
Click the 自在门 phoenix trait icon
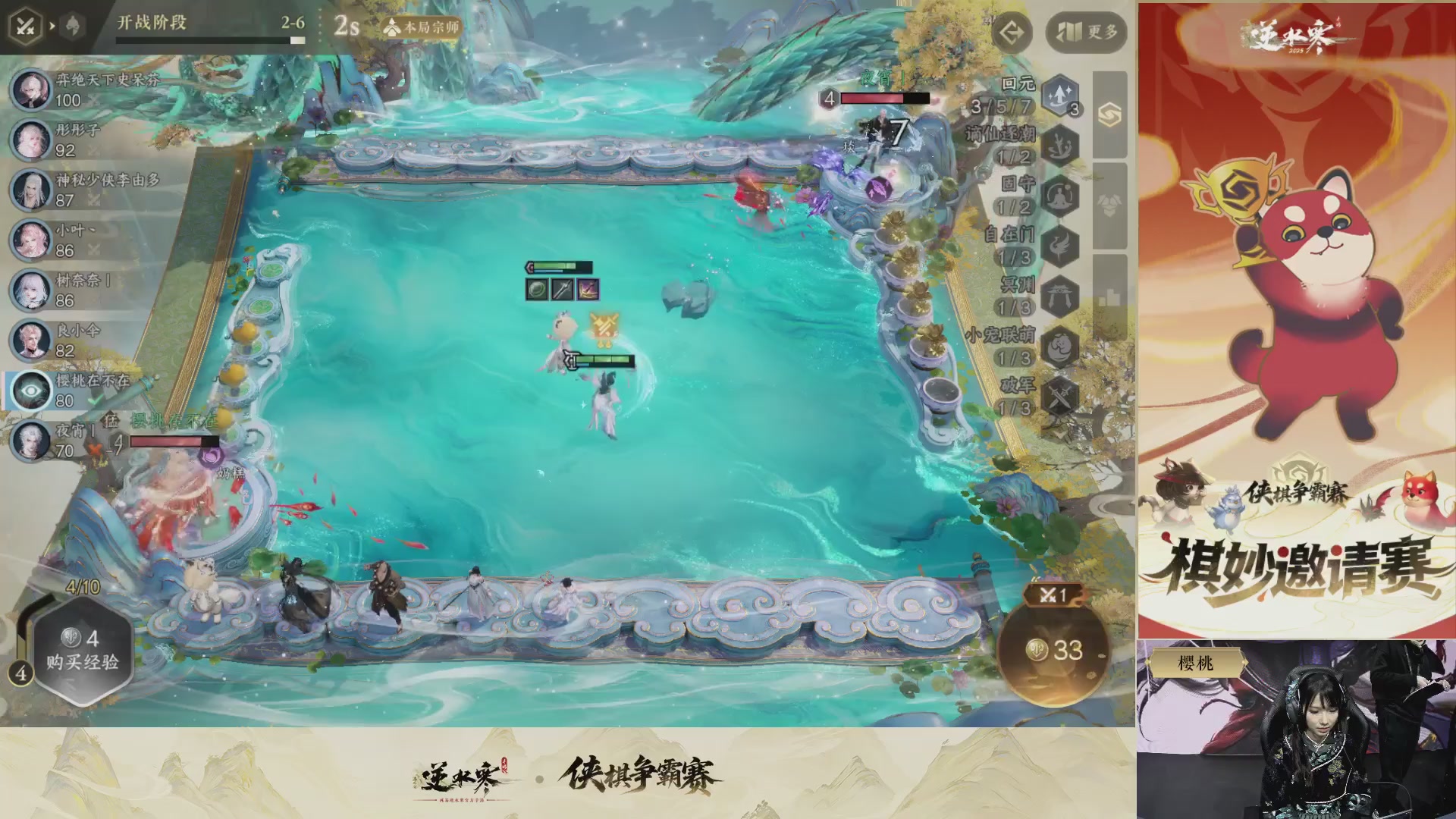[x=1059, y=245]
